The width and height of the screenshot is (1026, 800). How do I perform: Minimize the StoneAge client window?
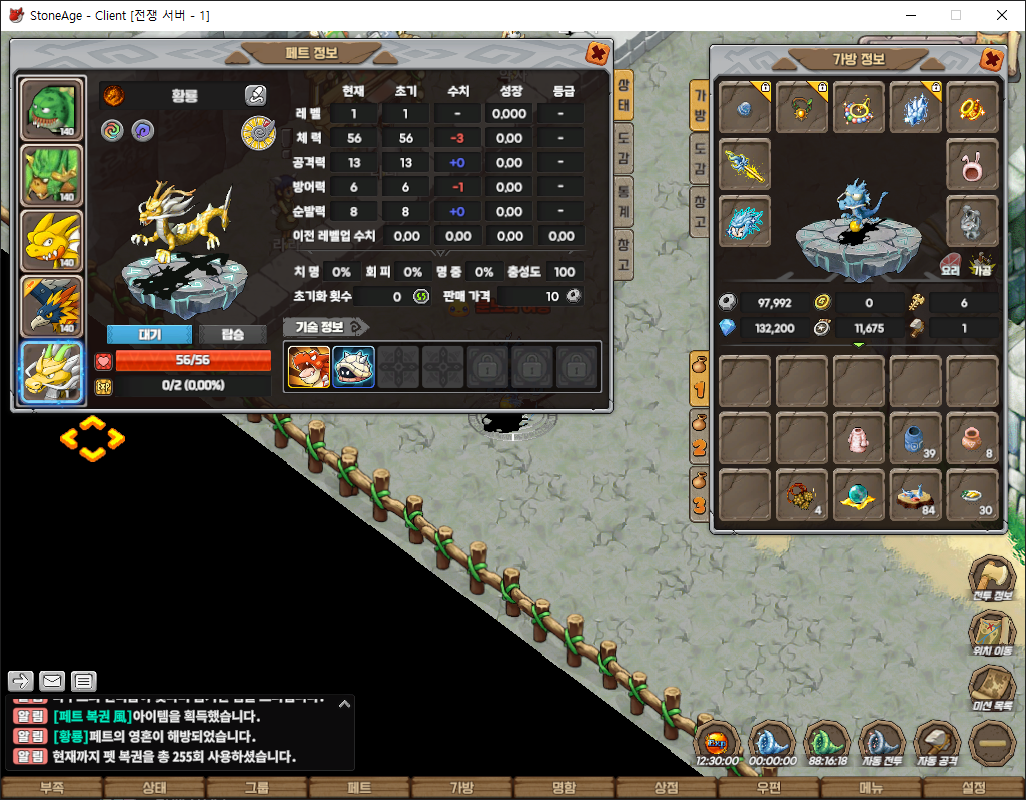(x=910, y=16)
